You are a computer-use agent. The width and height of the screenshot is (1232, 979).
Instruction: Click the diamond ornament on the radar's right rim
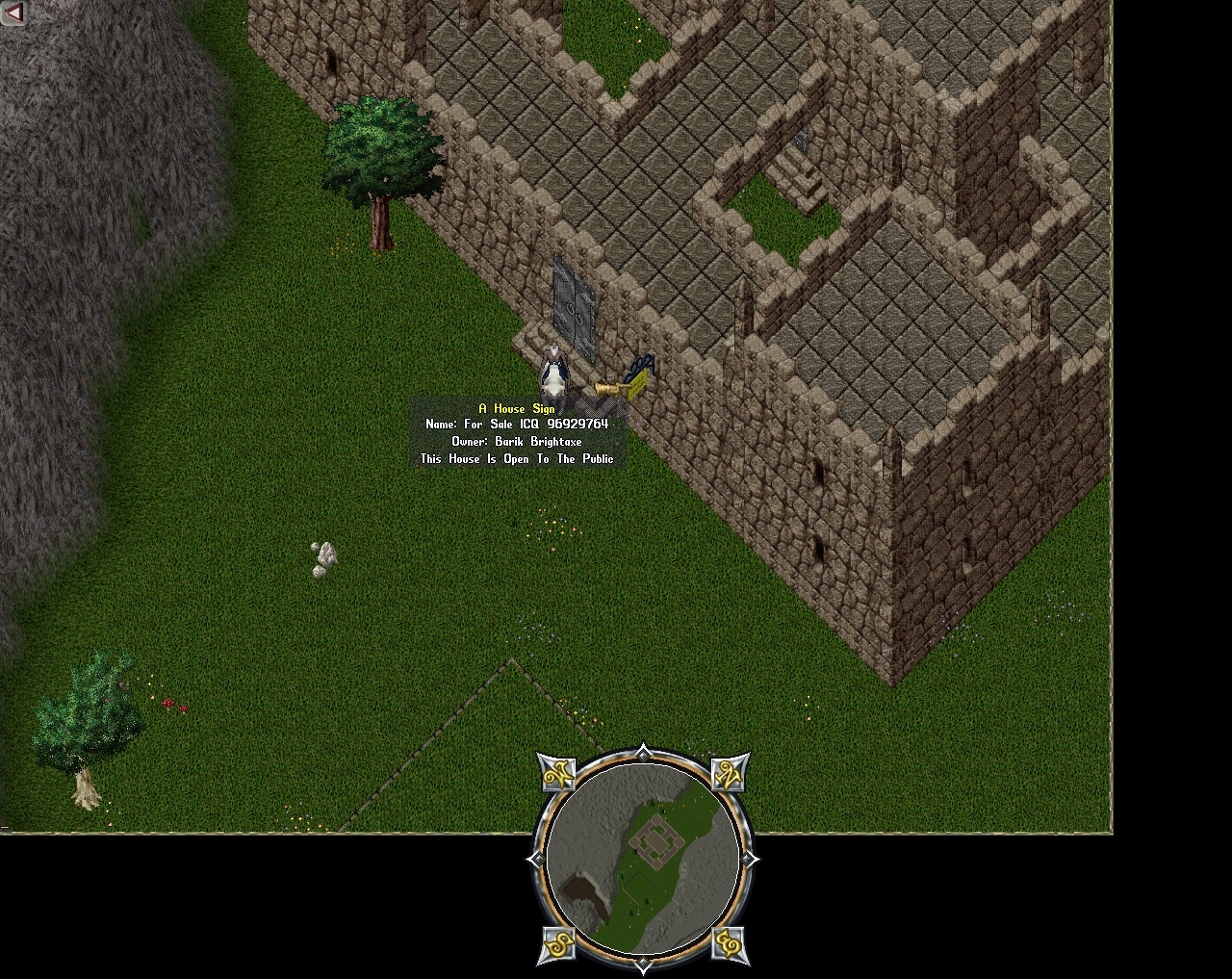[x=747, y=858]
